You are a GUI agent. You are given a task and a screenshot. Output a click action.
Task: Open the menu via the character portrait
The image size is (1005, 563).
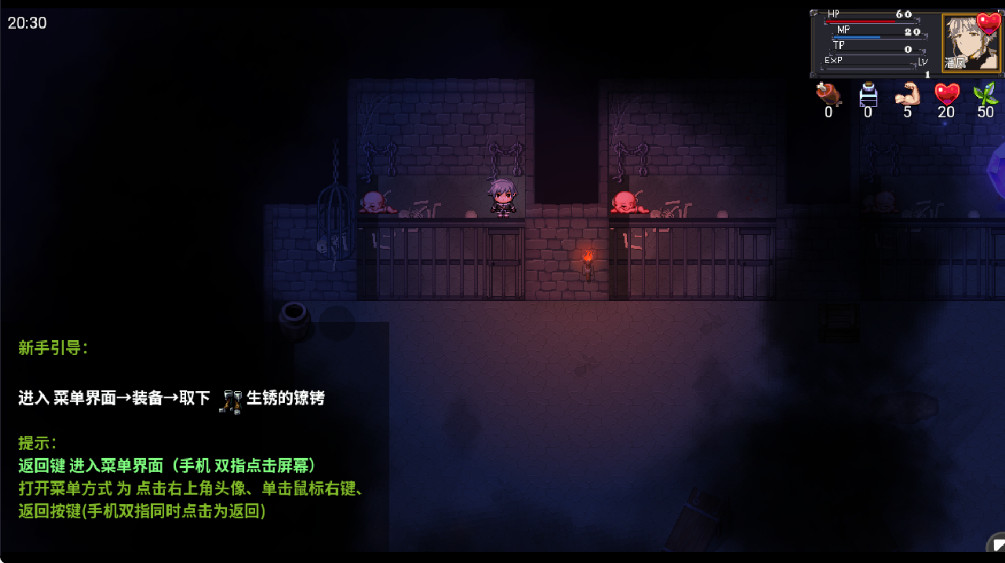coord(969,43)
